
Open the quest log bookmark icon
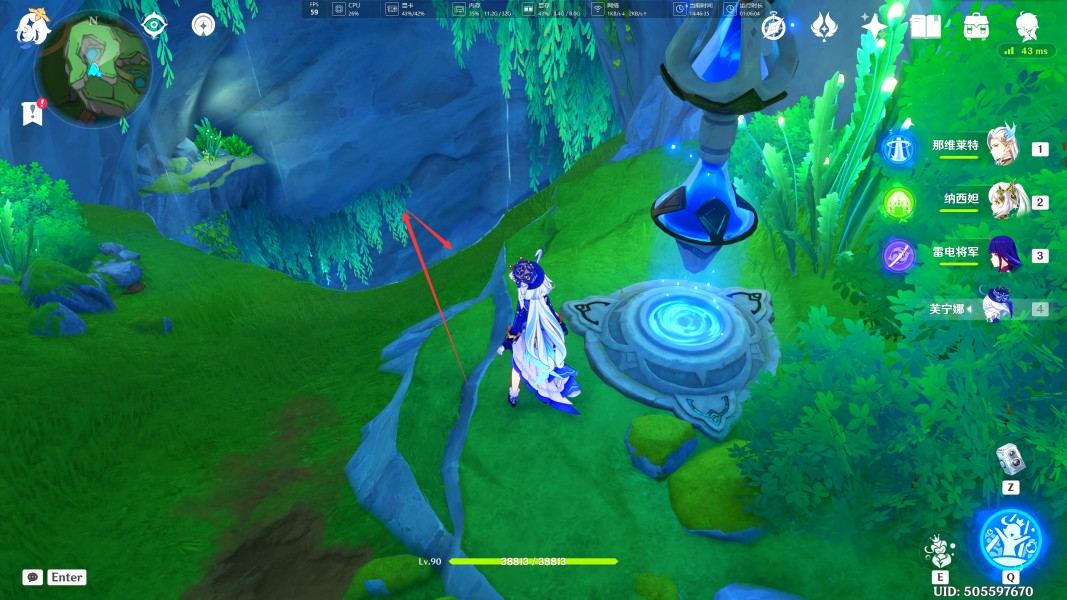tap(32, 112)
